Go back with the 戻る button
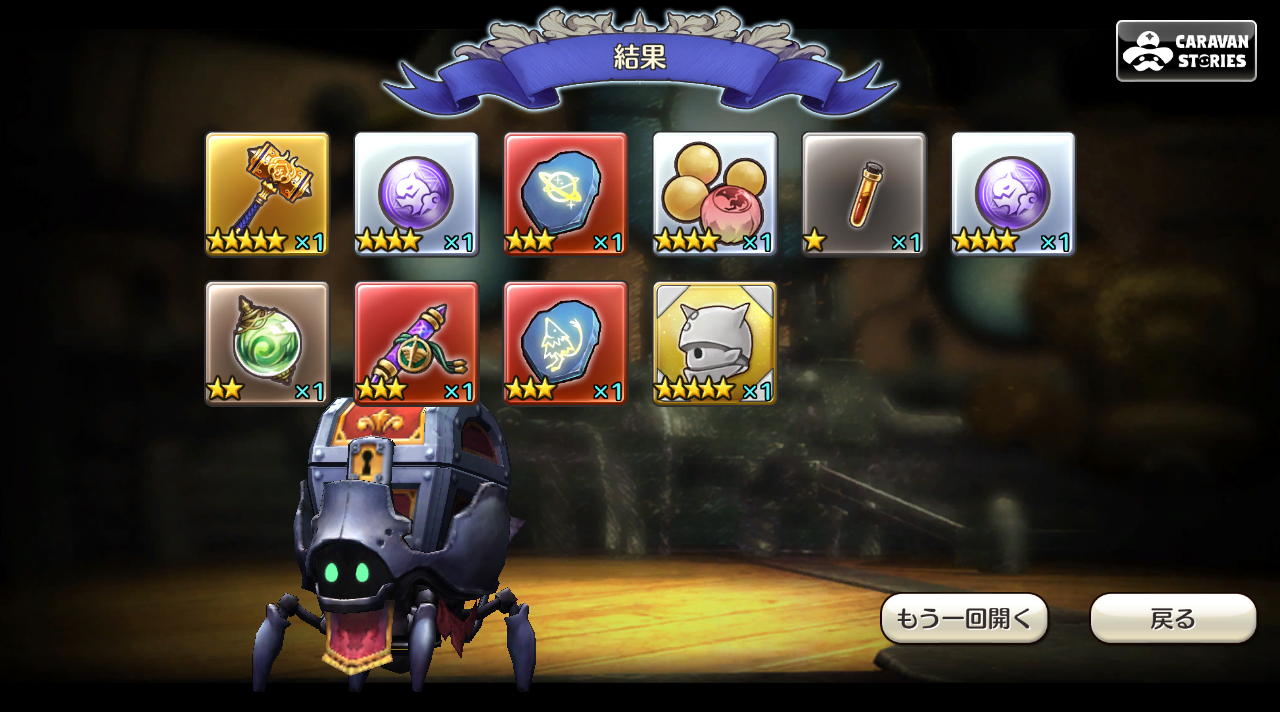This screenshot has width=1280, height=712. pyautogui.click(x=1172, y=618)
